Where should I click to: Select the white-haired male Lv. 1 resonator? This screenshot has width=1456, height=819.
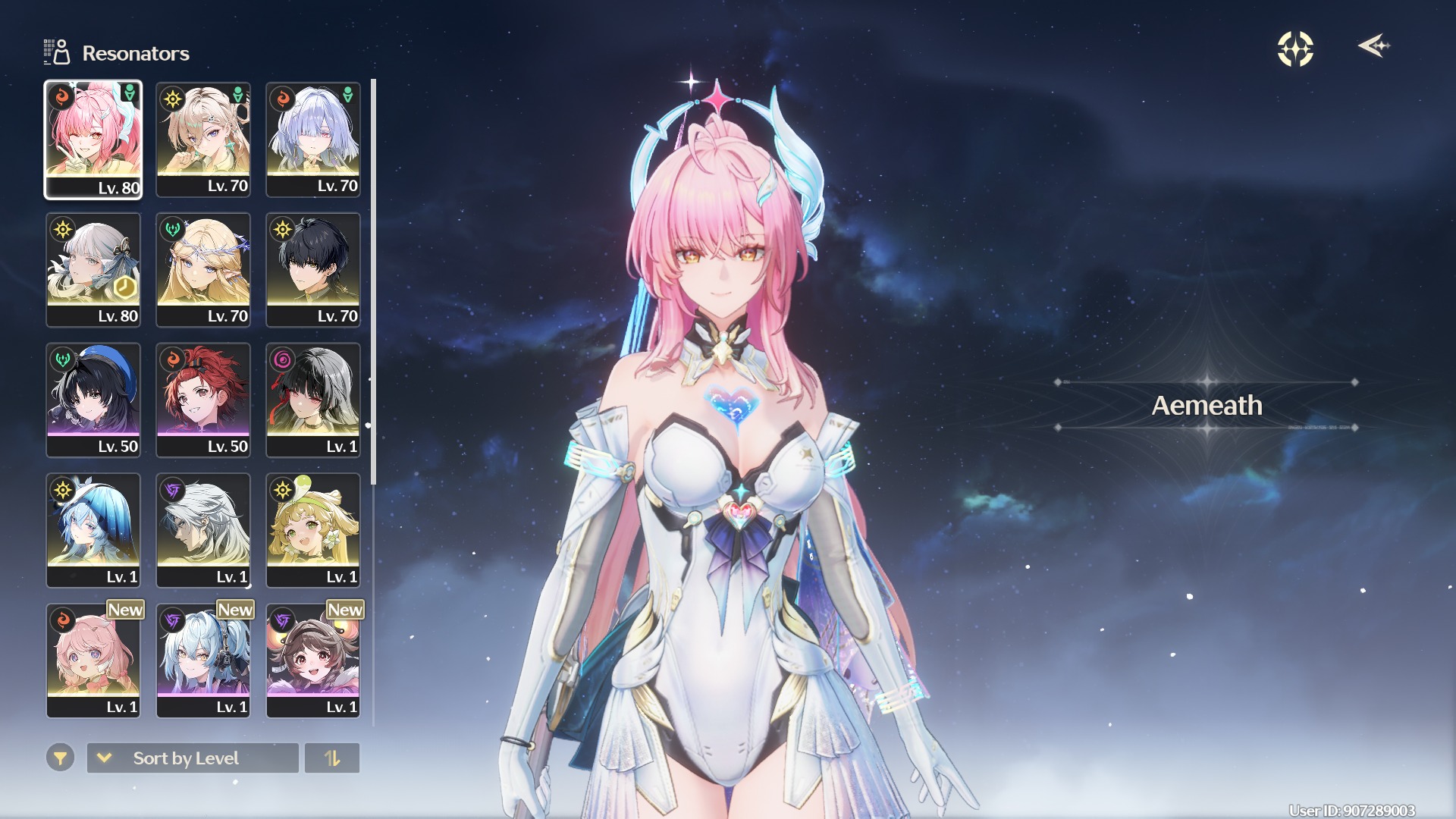(202, 531)
